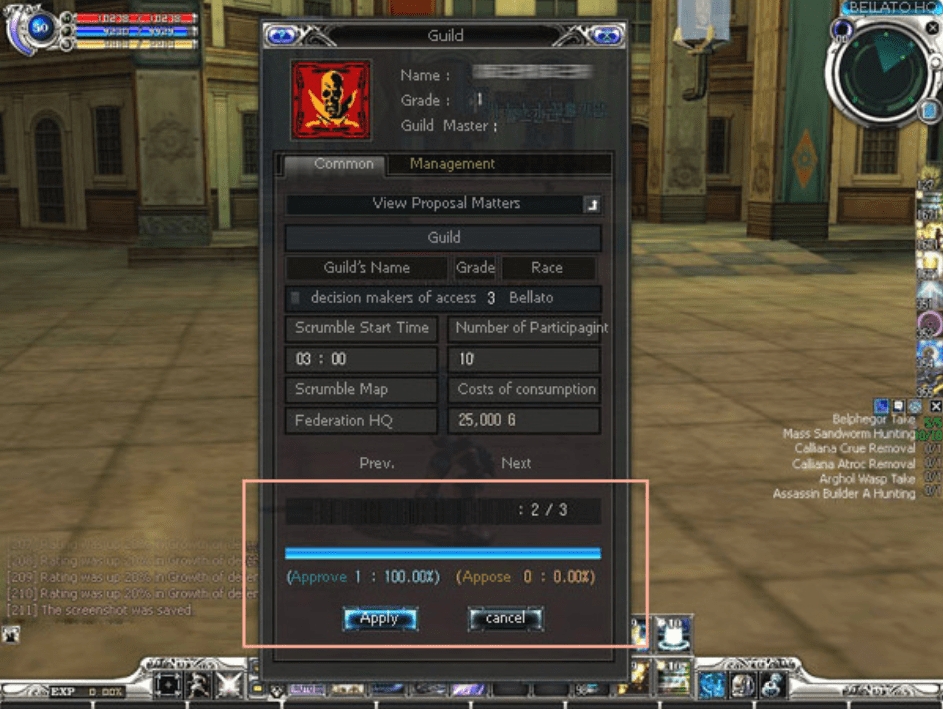Close the quest tracker list
This screenshot has height=709, width=943.
click(935, 406)
